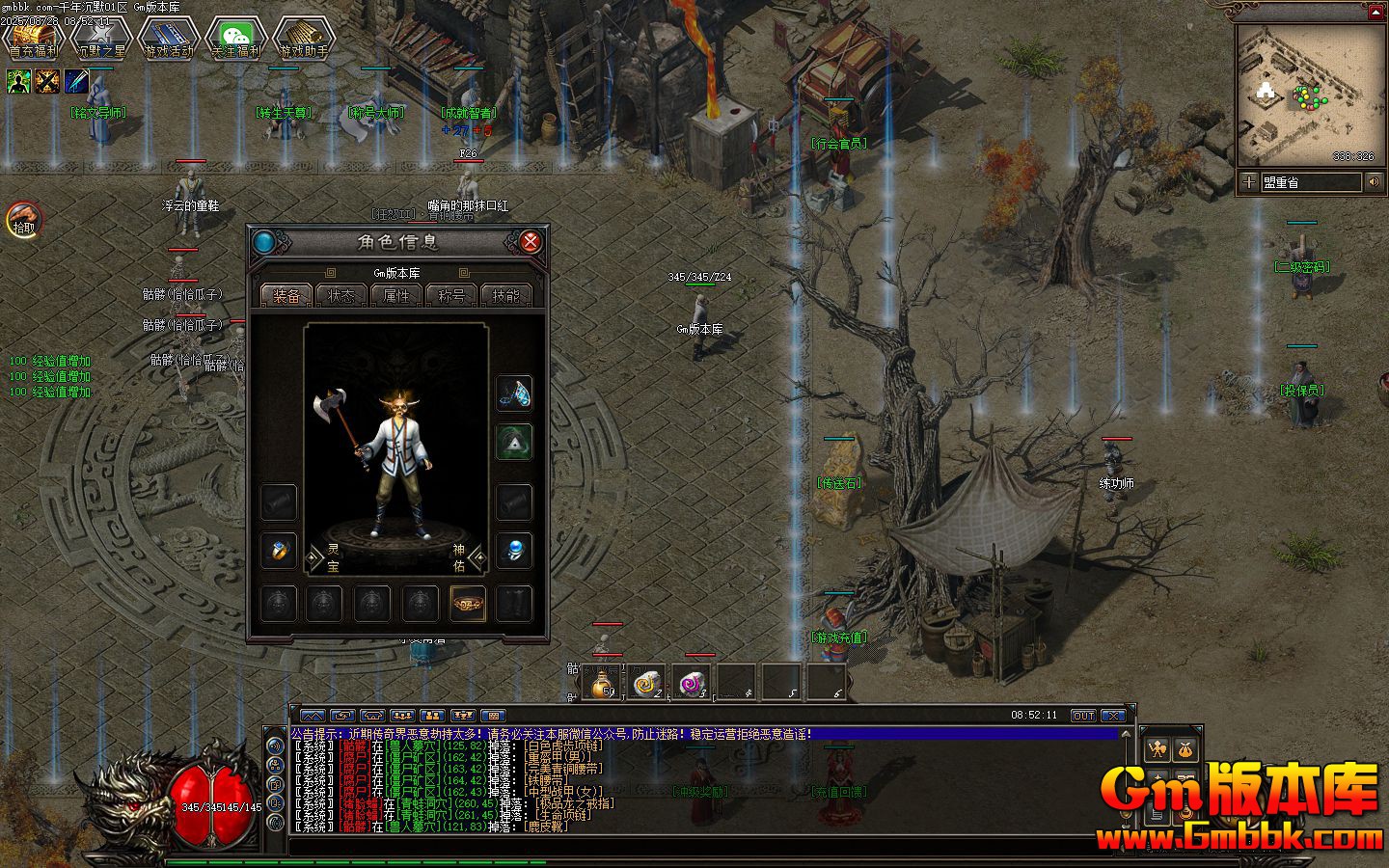Open the 沉默之星 star menu

tap(101, 39)
